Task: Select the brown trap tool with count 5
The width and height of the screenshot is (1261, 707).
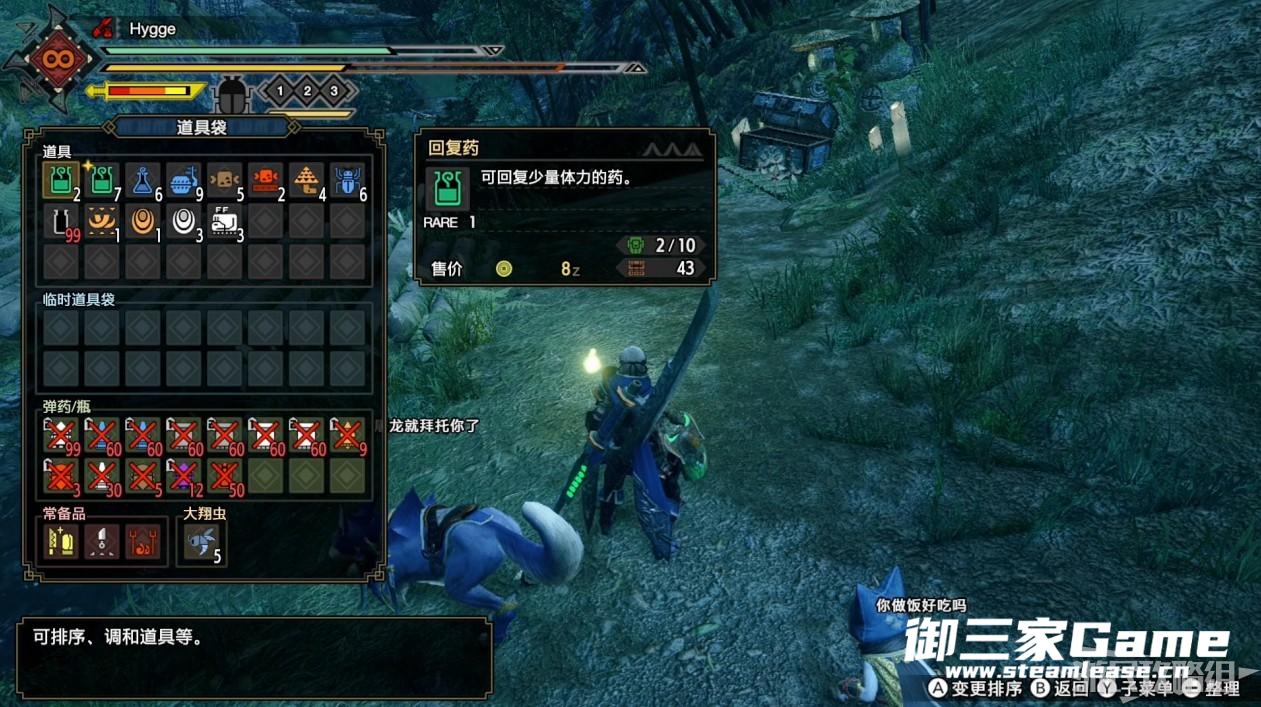Action: (225, 181)
